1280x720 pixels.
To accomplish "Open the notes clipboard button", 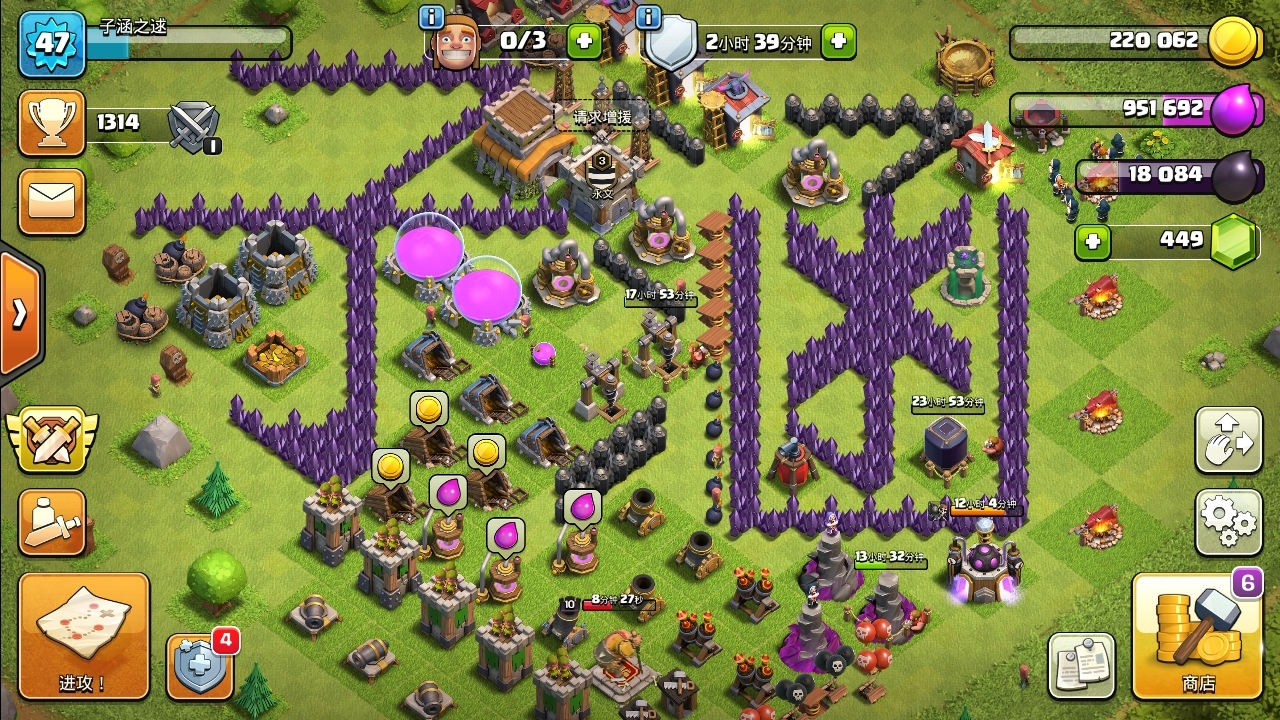I will [x=1081, y=665].
